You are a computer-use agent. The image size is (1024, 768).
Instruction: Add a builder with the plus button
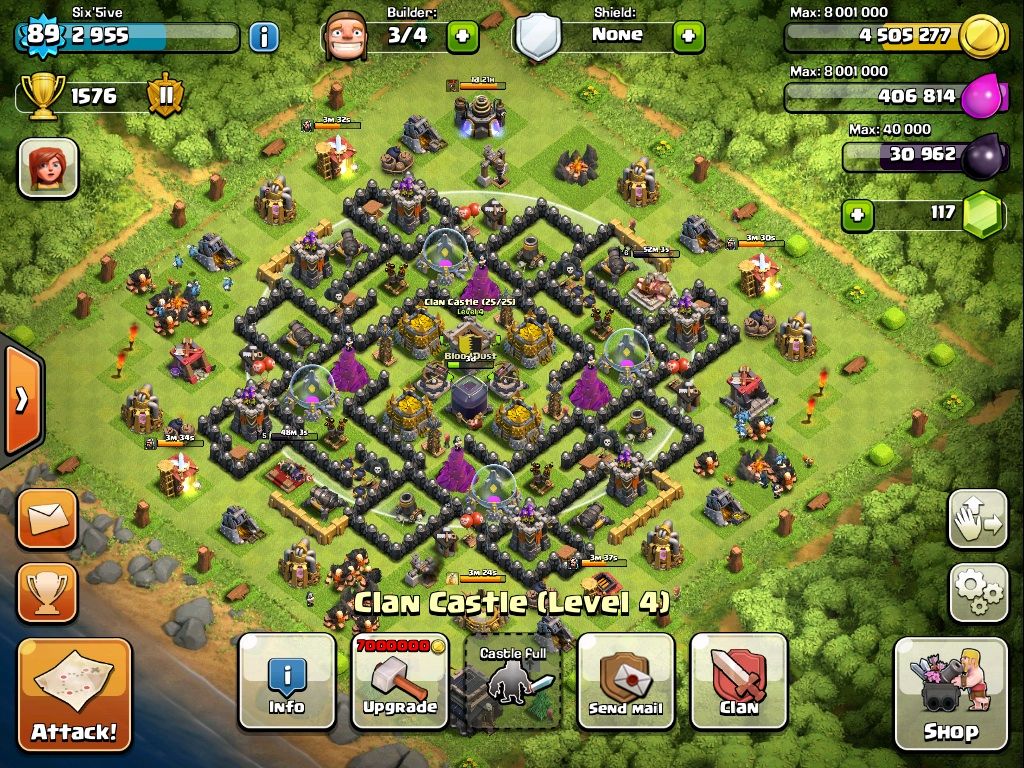pyautogui.click(x=462, y=37)
